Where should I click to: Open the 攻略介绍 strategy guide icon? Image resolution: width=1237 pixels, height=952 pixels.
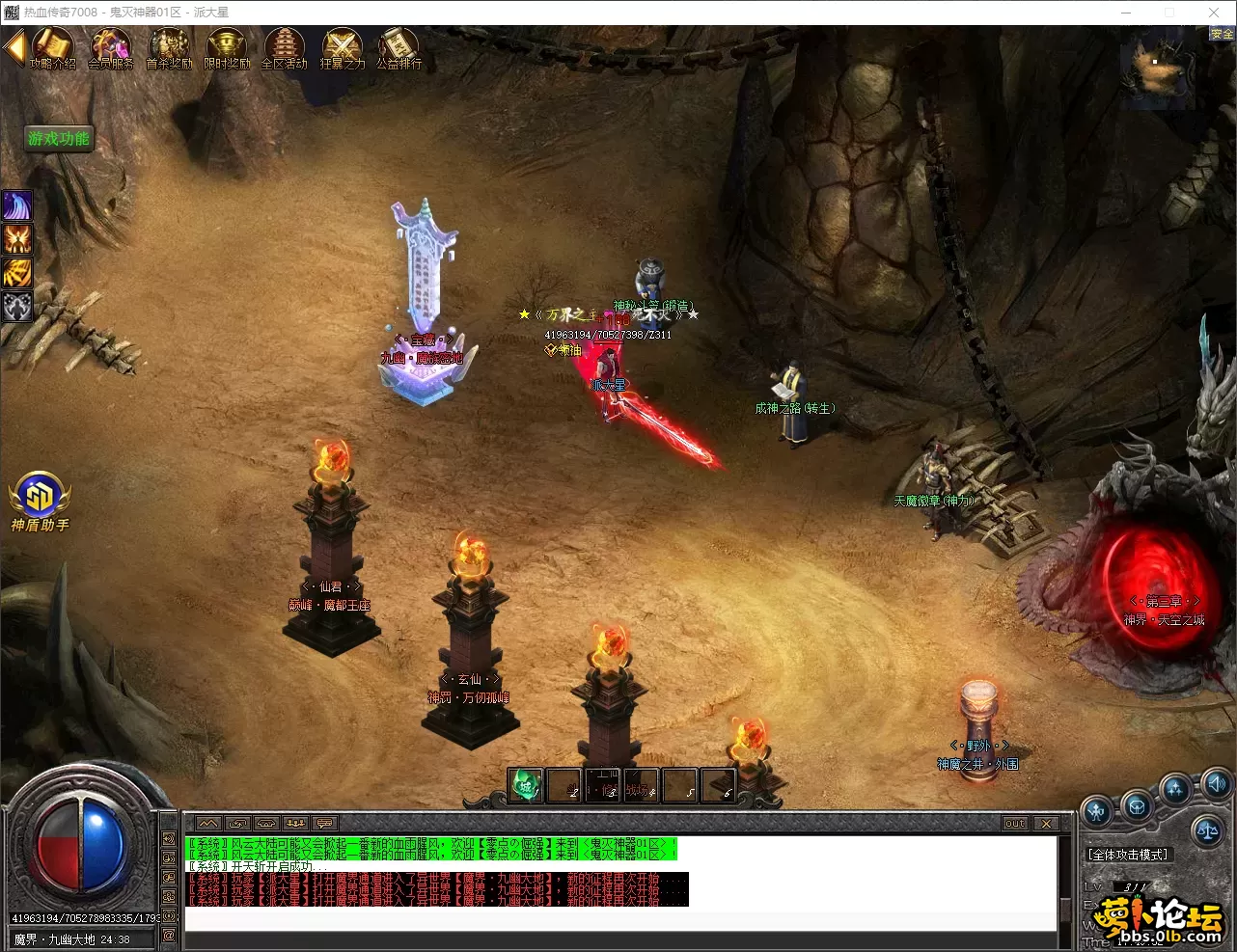click(53, 47)
